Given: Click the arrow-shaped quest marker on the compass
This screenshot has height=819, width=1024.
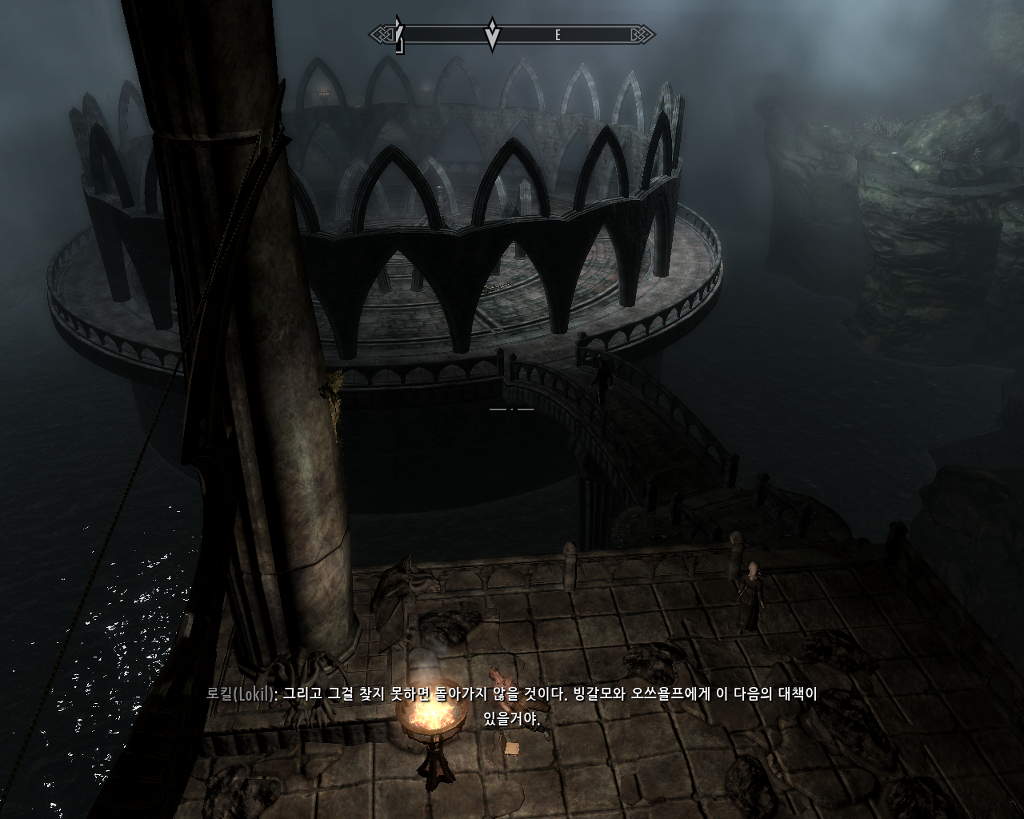Looking at the screenshot, I should (491, 35).
